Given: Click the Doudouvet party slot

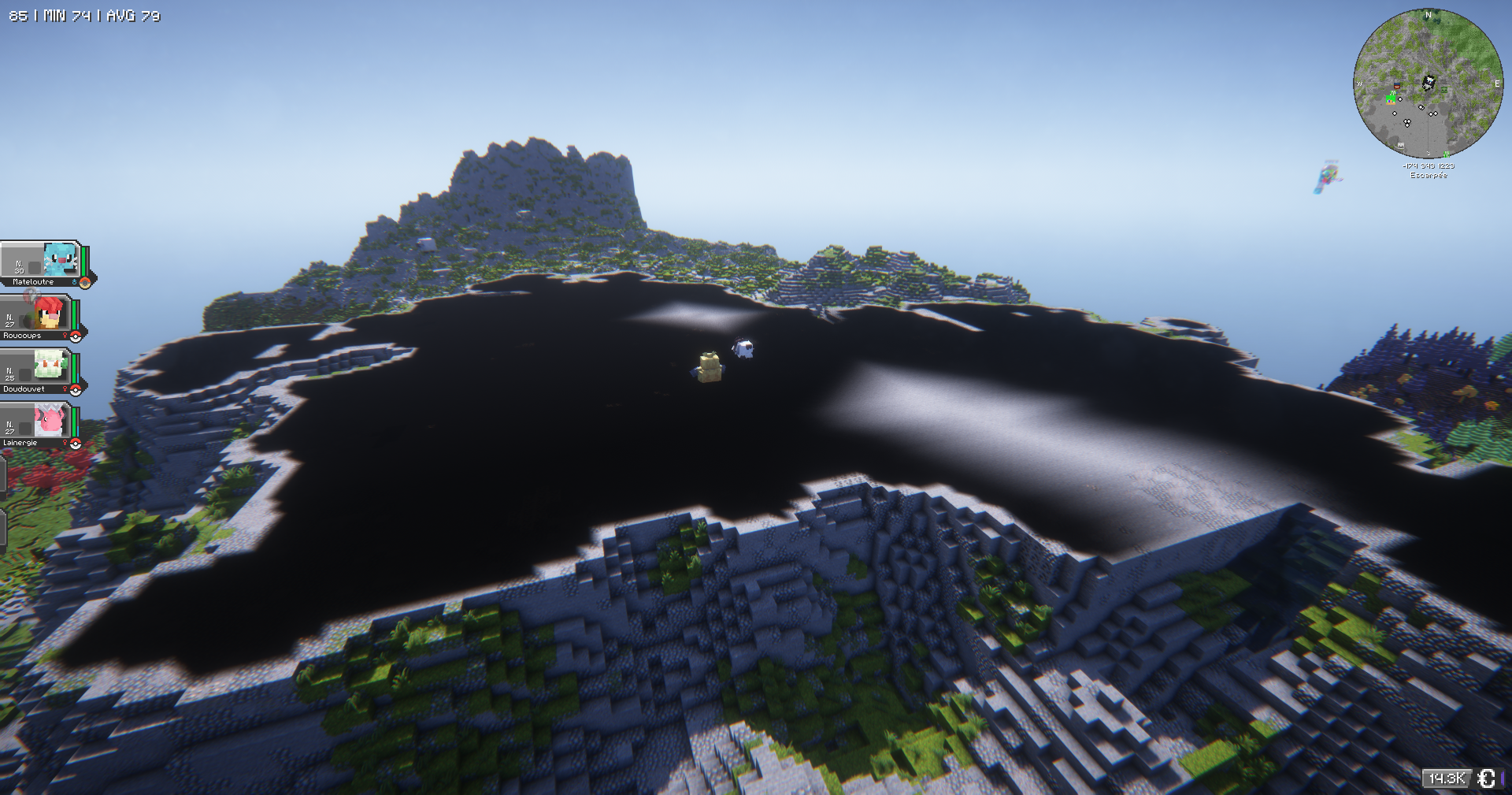Looking at the screenshot, I should point(39,371).
